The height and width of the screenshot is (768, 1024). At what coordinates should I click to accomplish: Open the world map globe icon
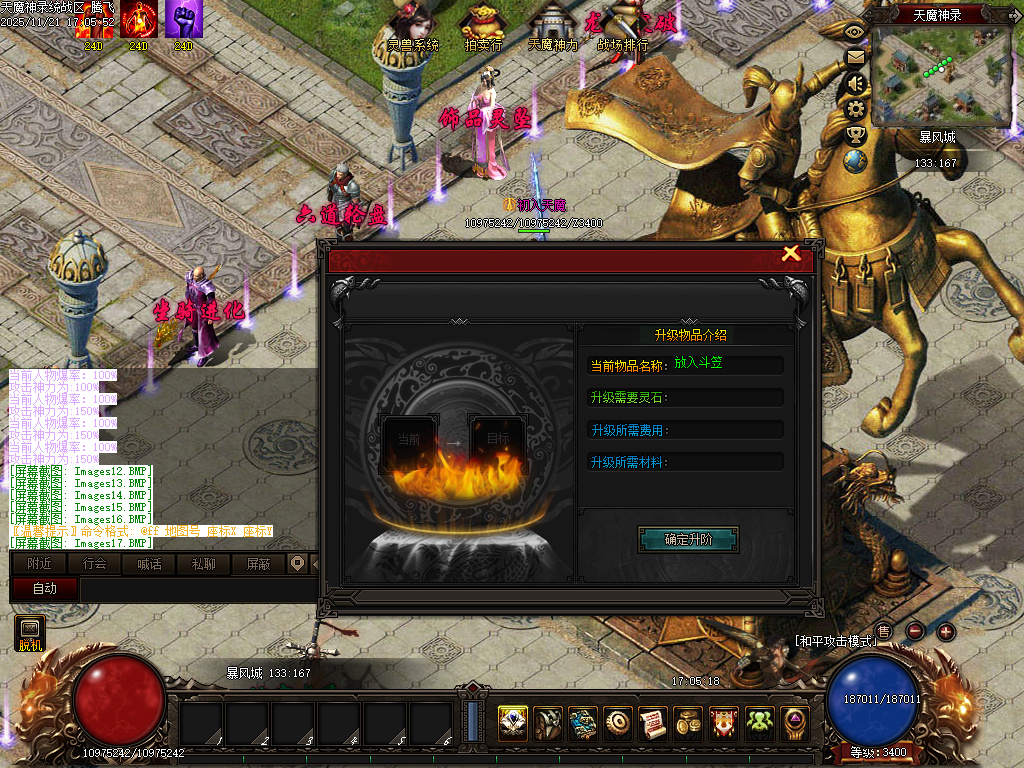pyautogui.click(x=856, y=160)
